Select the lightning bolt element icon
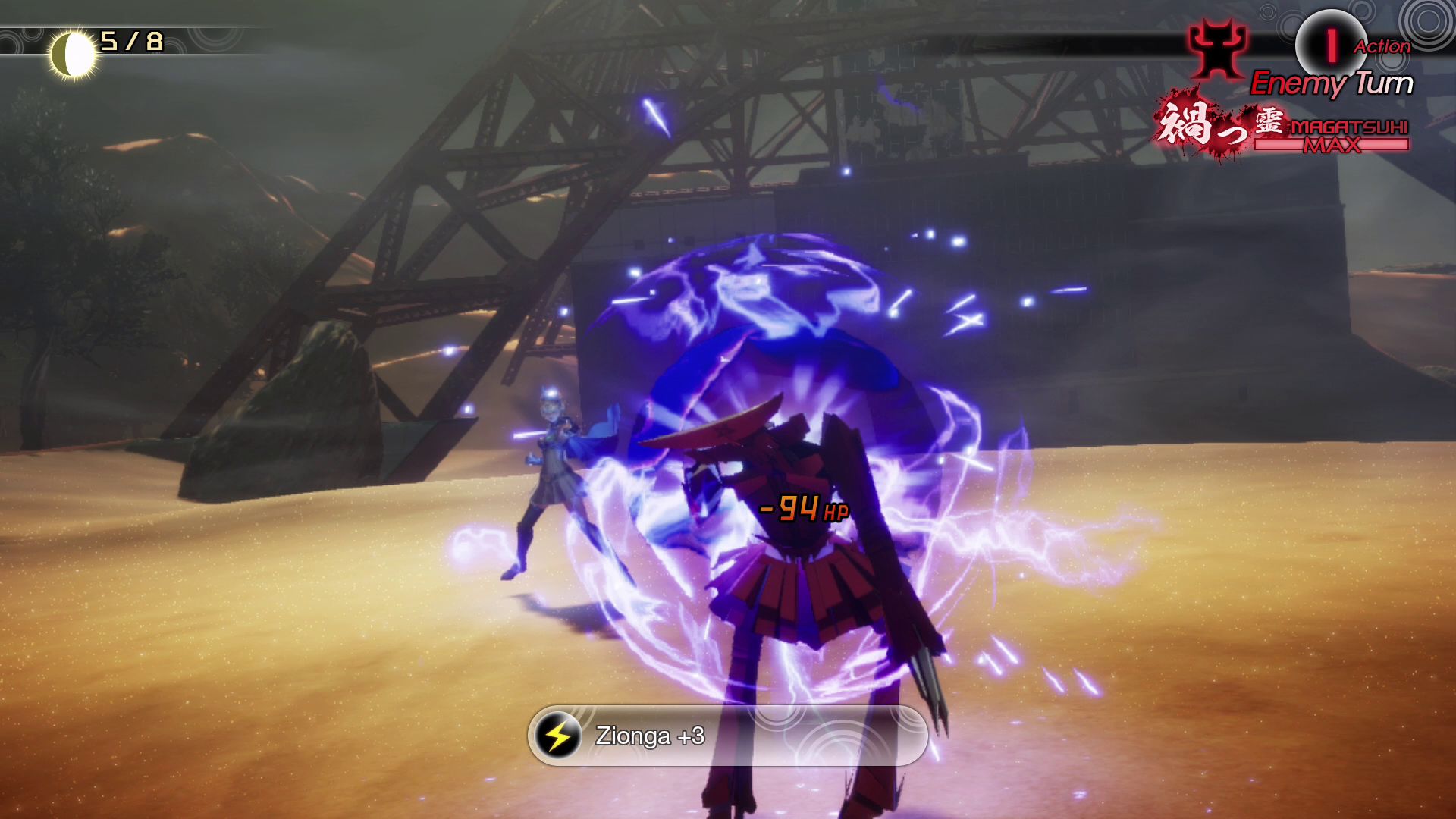The height and width of the screenshot is (819, 1456). click(558, 736)
